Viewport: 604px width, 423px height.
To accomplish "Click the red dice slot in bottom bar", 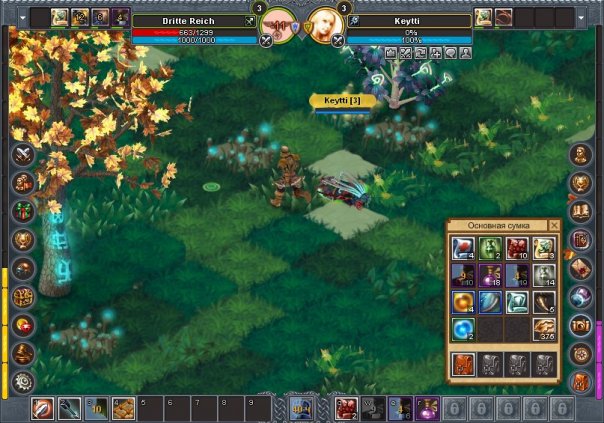I will 345,408.
